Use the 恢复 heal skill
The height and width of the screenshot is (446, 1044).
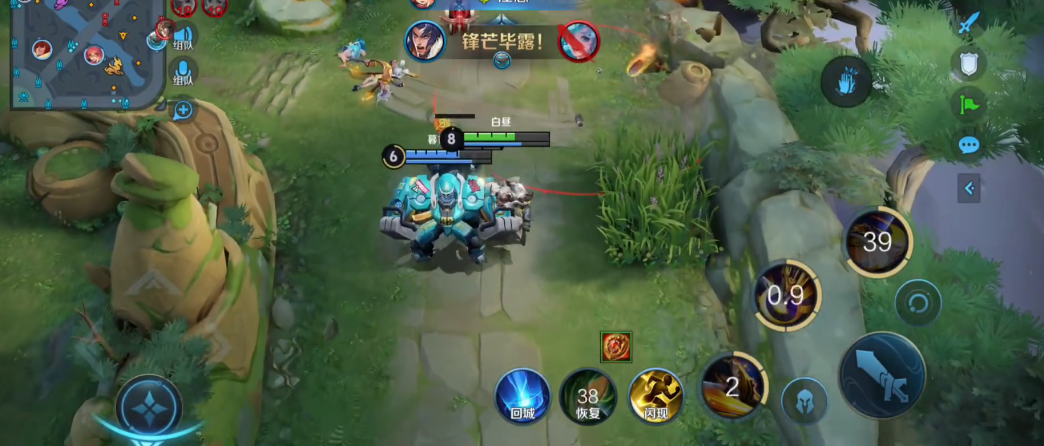pos(587,394)
